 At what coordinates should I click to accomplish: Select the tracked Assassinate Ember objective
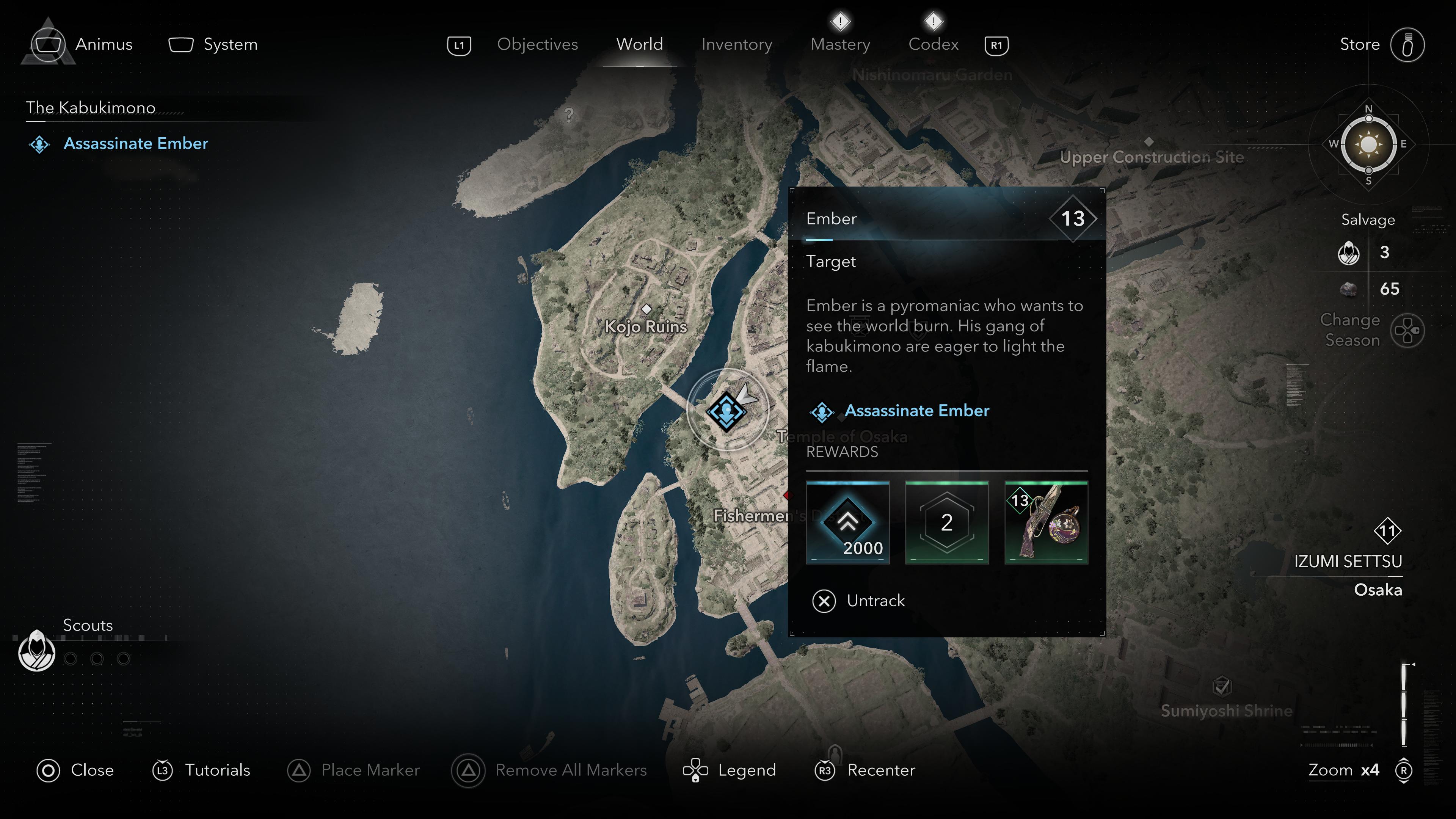(136, 144)
